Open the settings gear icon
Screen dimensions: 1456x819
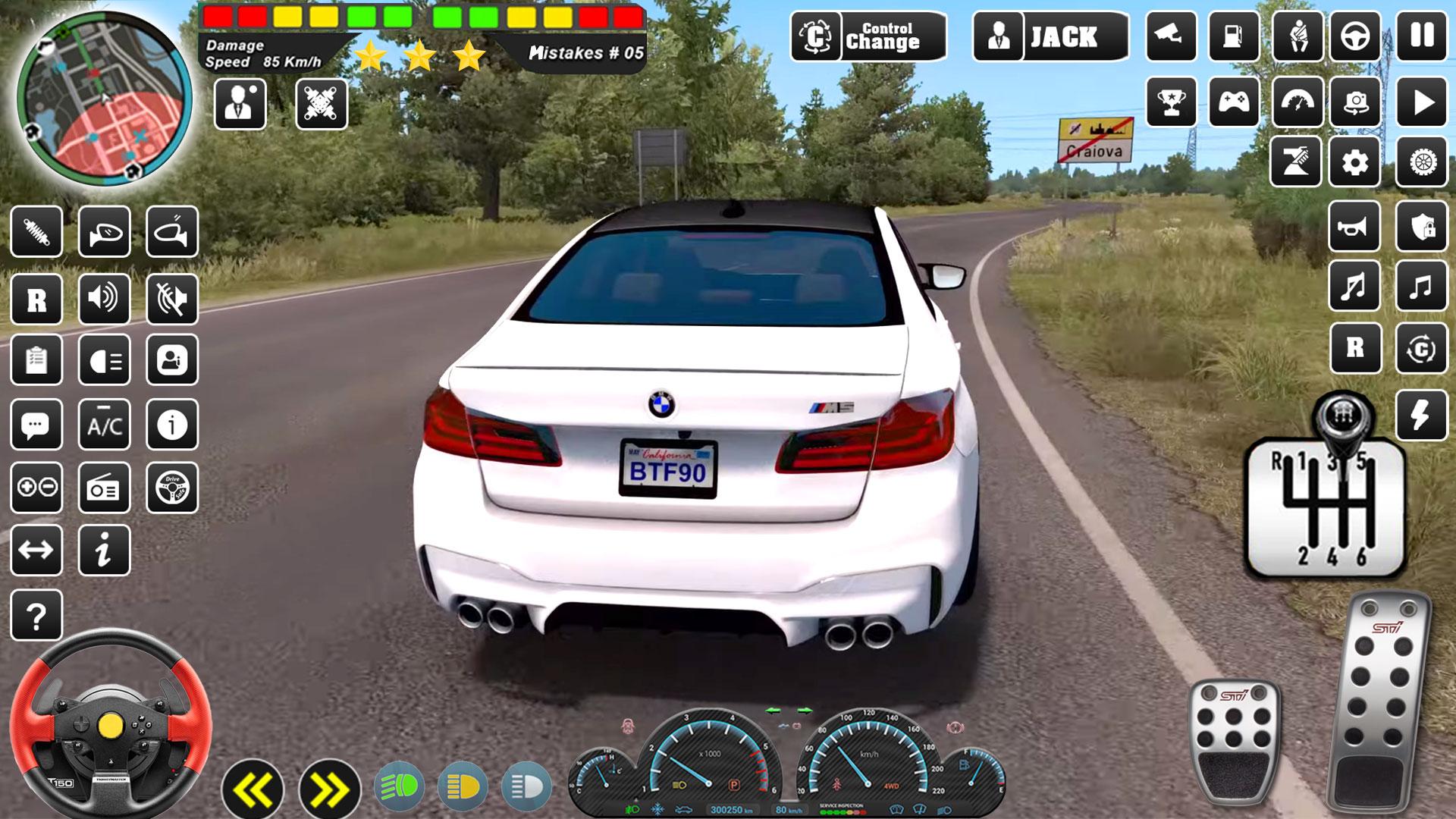coord(1355,162)
